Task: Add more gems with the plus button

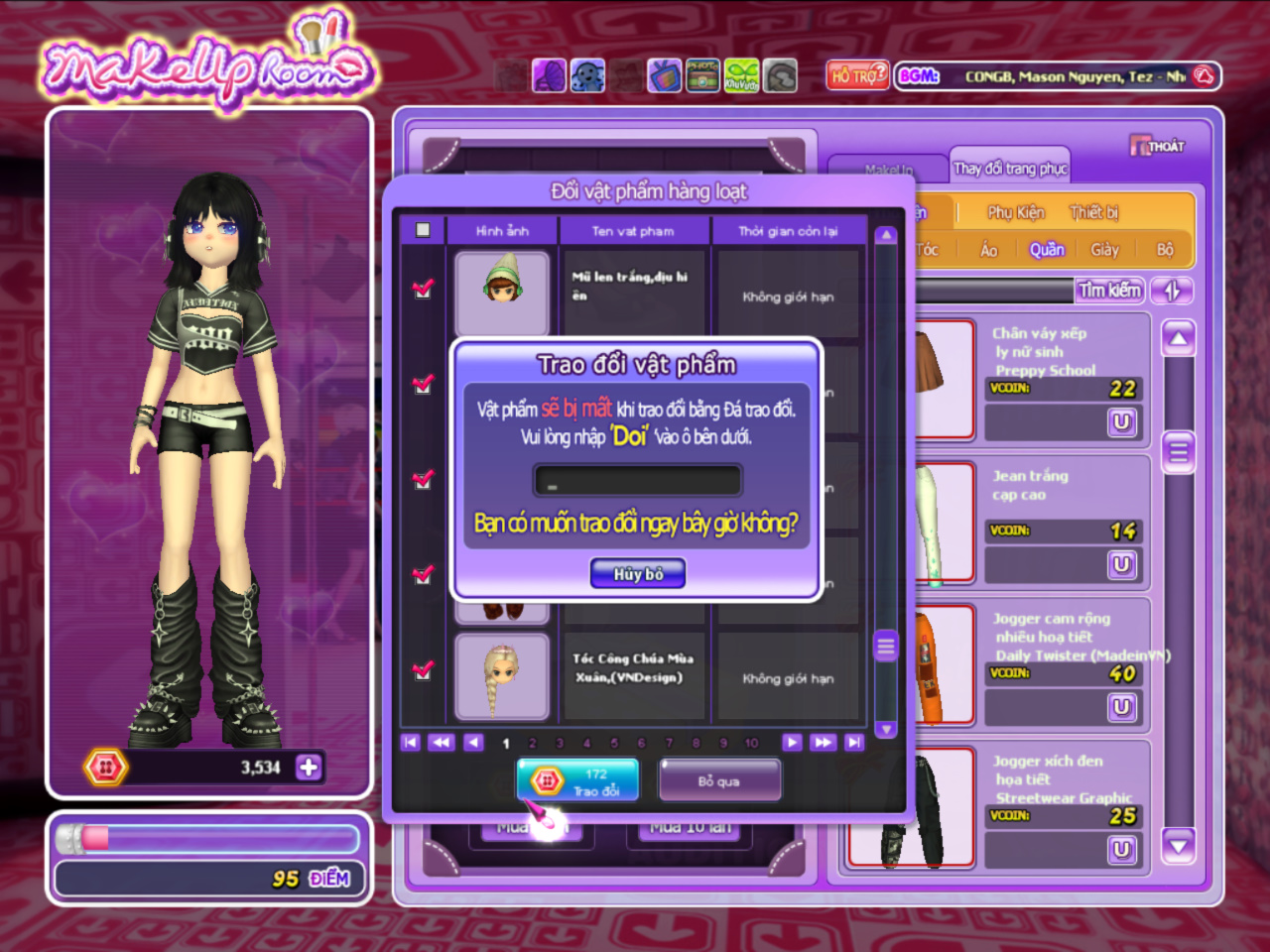Action: point(309,767)
